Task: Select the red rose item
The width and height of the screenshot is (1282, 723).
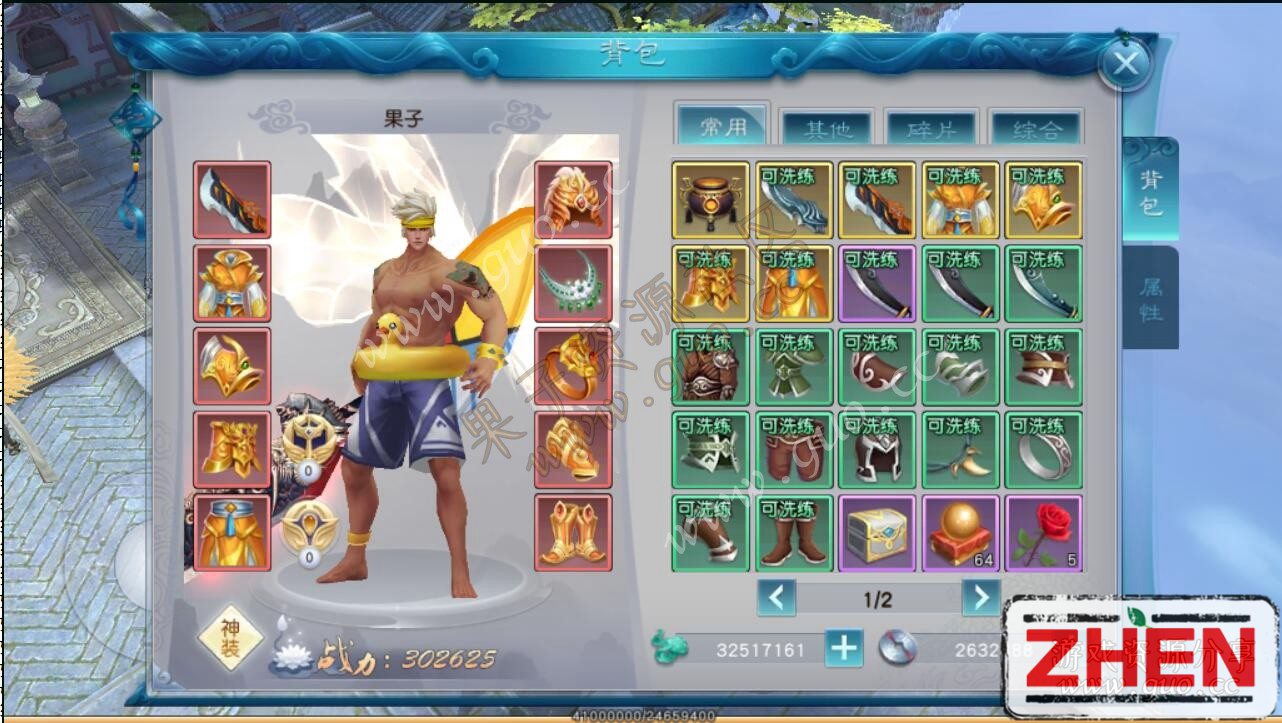Action: (x=1044, y=533)
